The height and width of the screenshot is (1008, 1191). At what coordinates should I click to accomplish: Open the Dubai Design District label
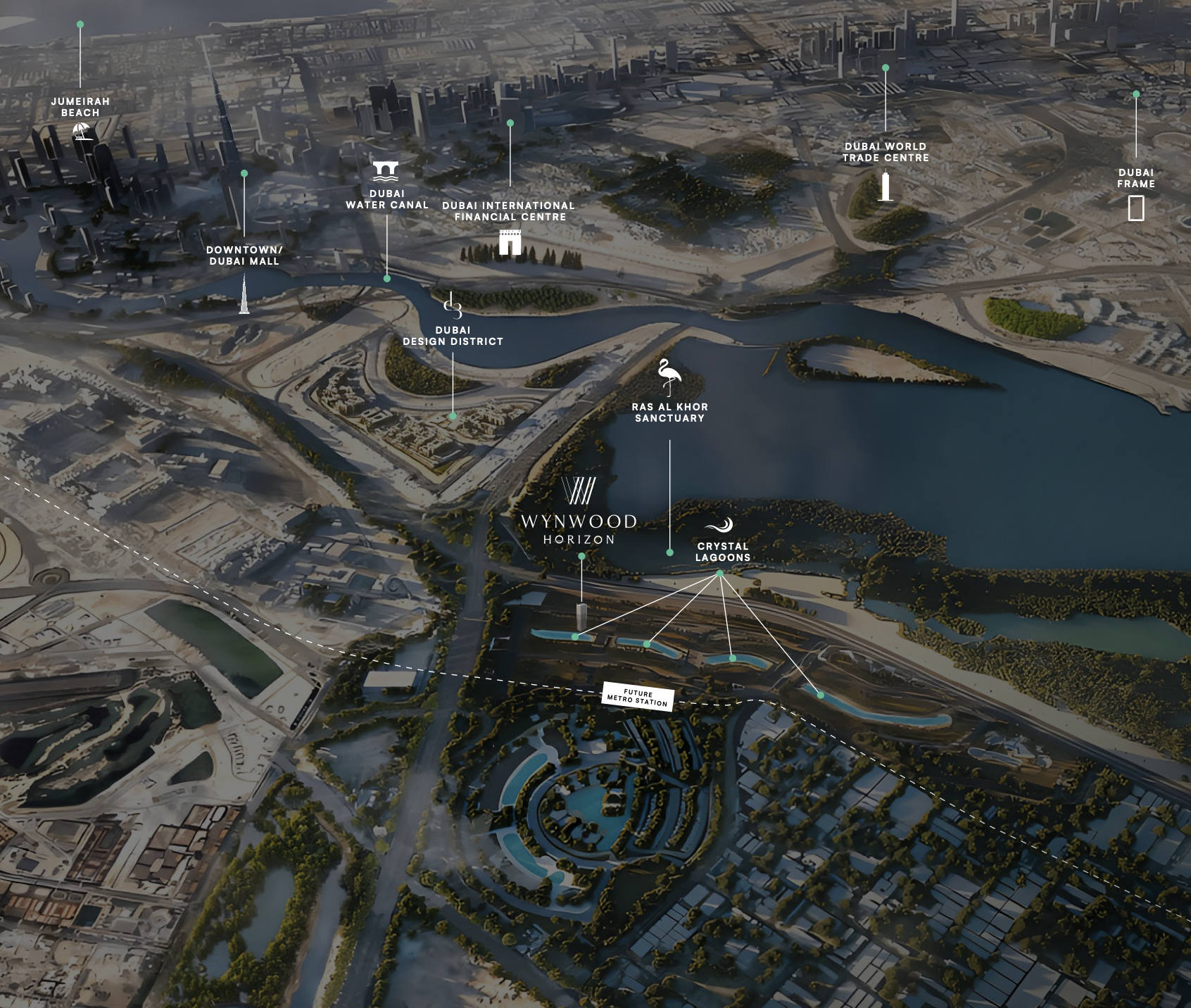coord(453,336)
